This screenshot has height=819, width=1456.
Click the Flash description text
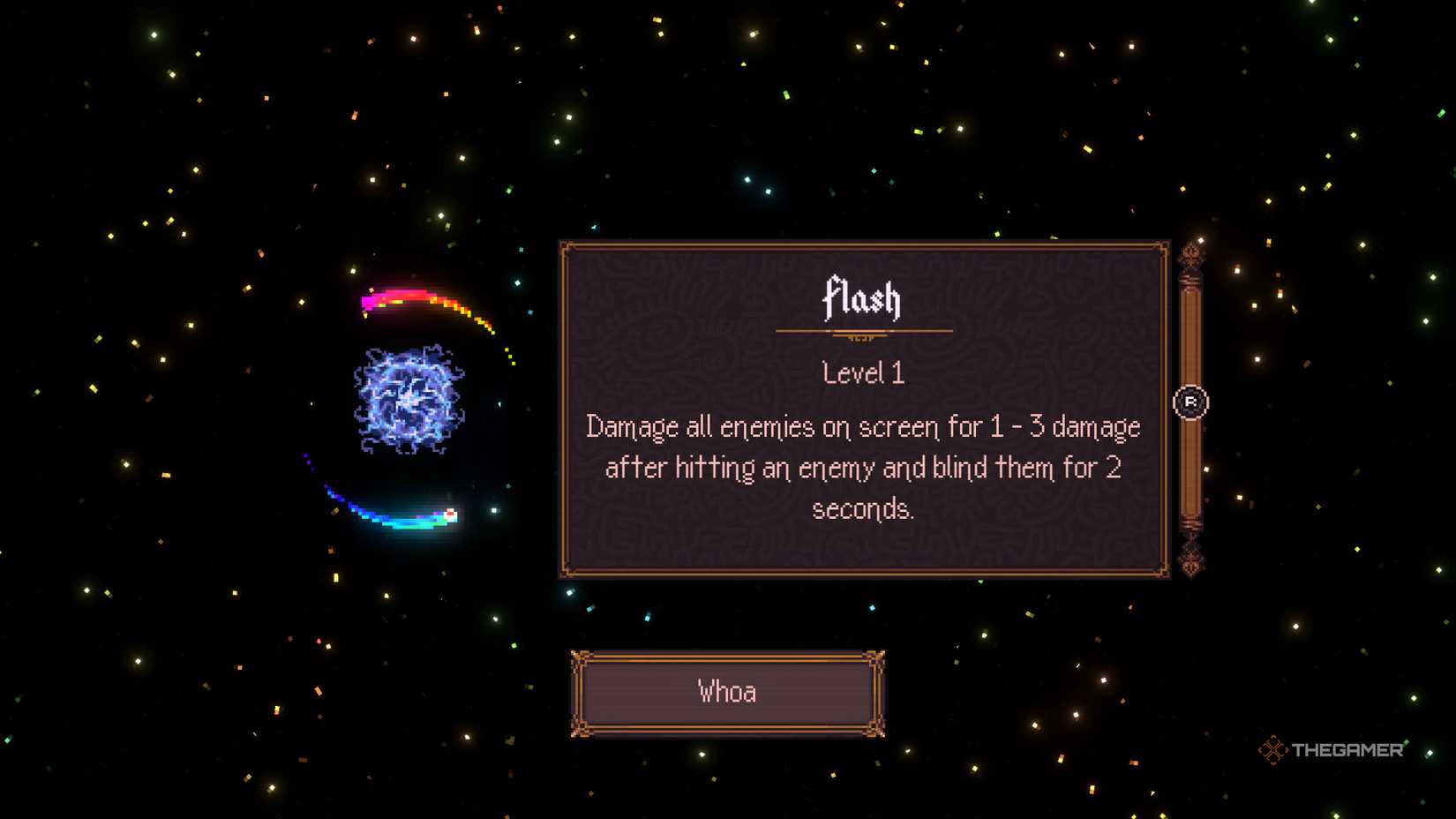pyautogui.click(x=862, y=468)
